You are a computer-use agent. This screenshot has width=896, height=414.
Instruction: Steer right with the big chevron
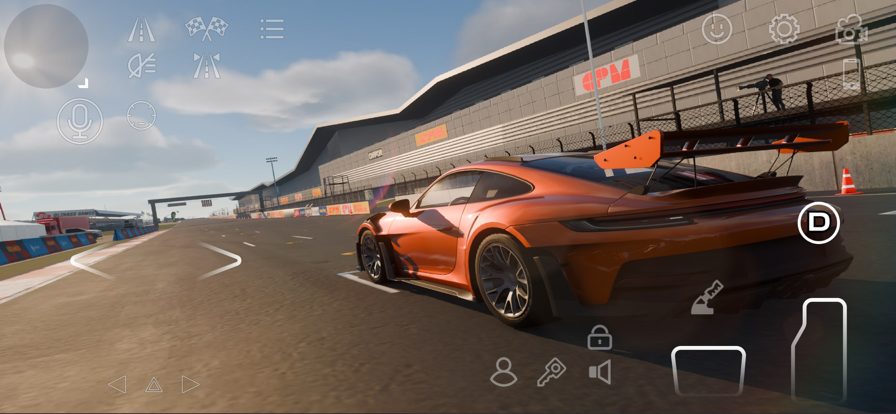pos(221,260)
